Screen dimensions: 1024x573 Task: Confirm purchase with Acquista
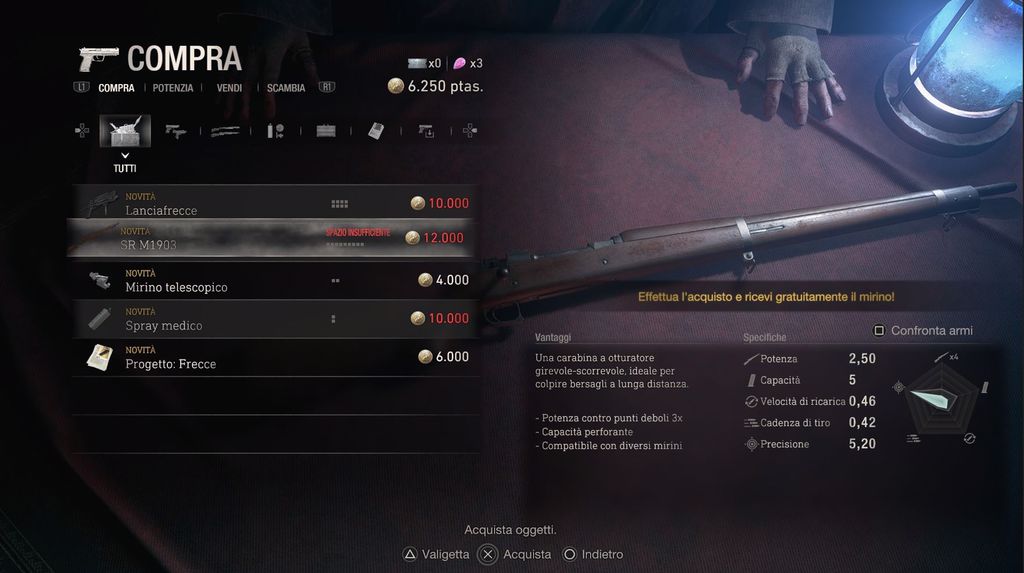pyautogui.click(x=516, y=554)
